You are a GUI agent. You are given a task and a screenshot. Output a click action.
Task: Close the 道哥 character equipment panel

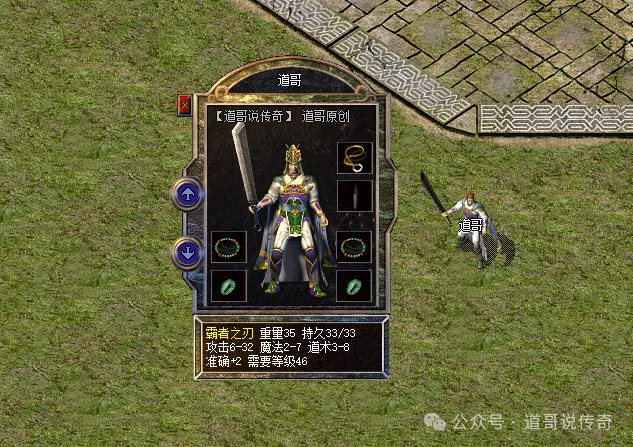(184, 106)
